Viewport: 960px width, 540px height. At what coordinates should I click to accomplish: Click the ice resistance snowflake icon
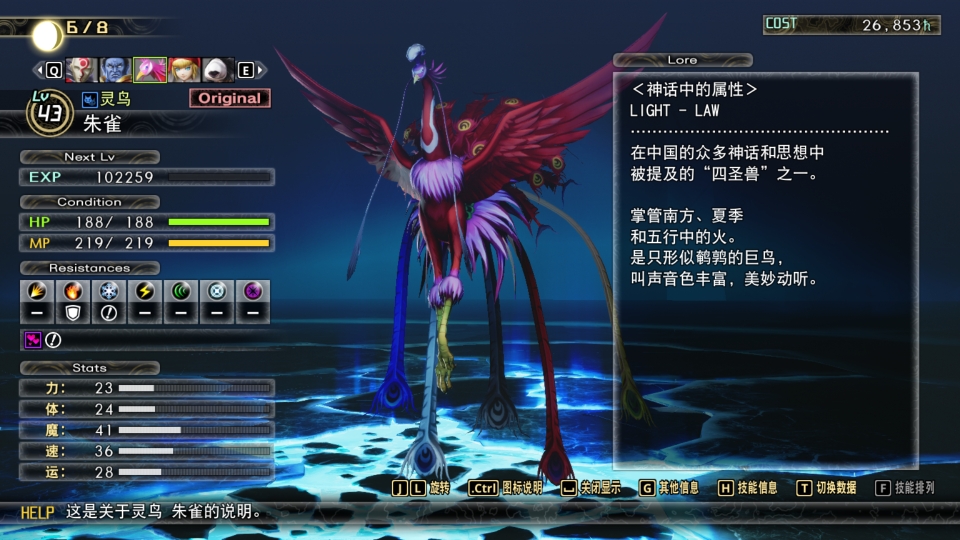coord(109,292)
